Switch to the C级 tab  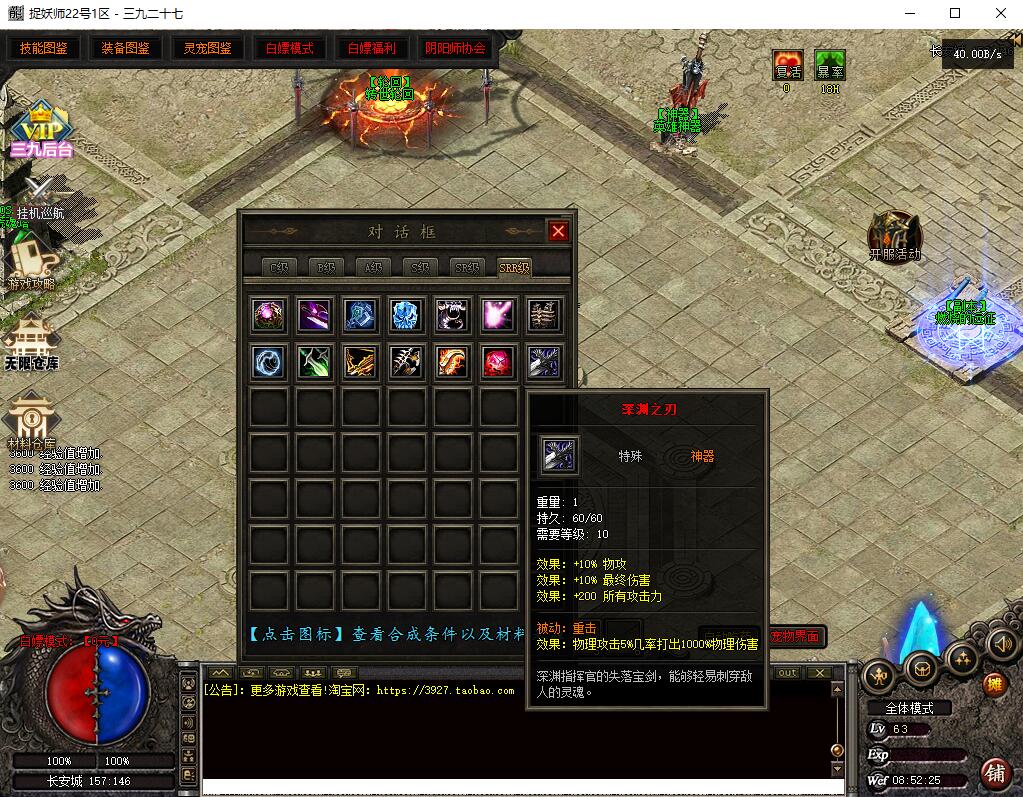(x=278, y=267)
